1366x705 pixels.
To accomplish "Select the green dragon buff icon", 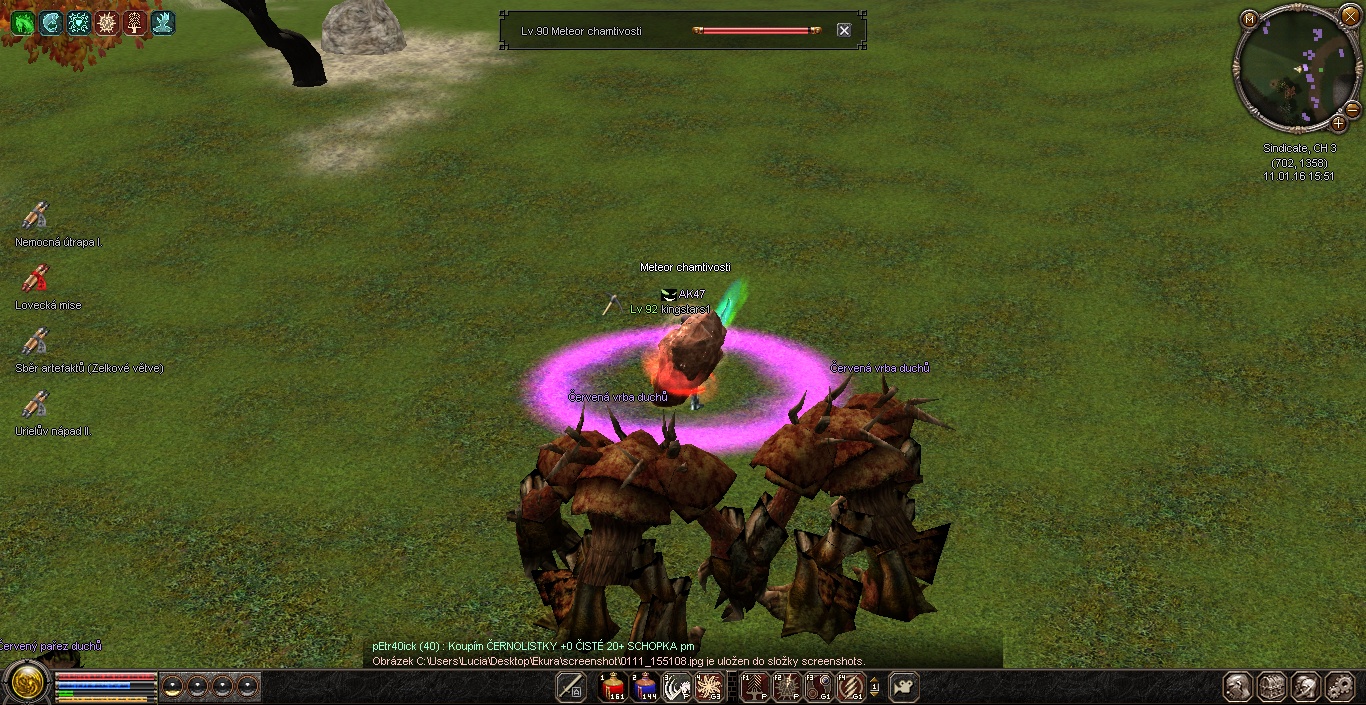I will 22,23.
